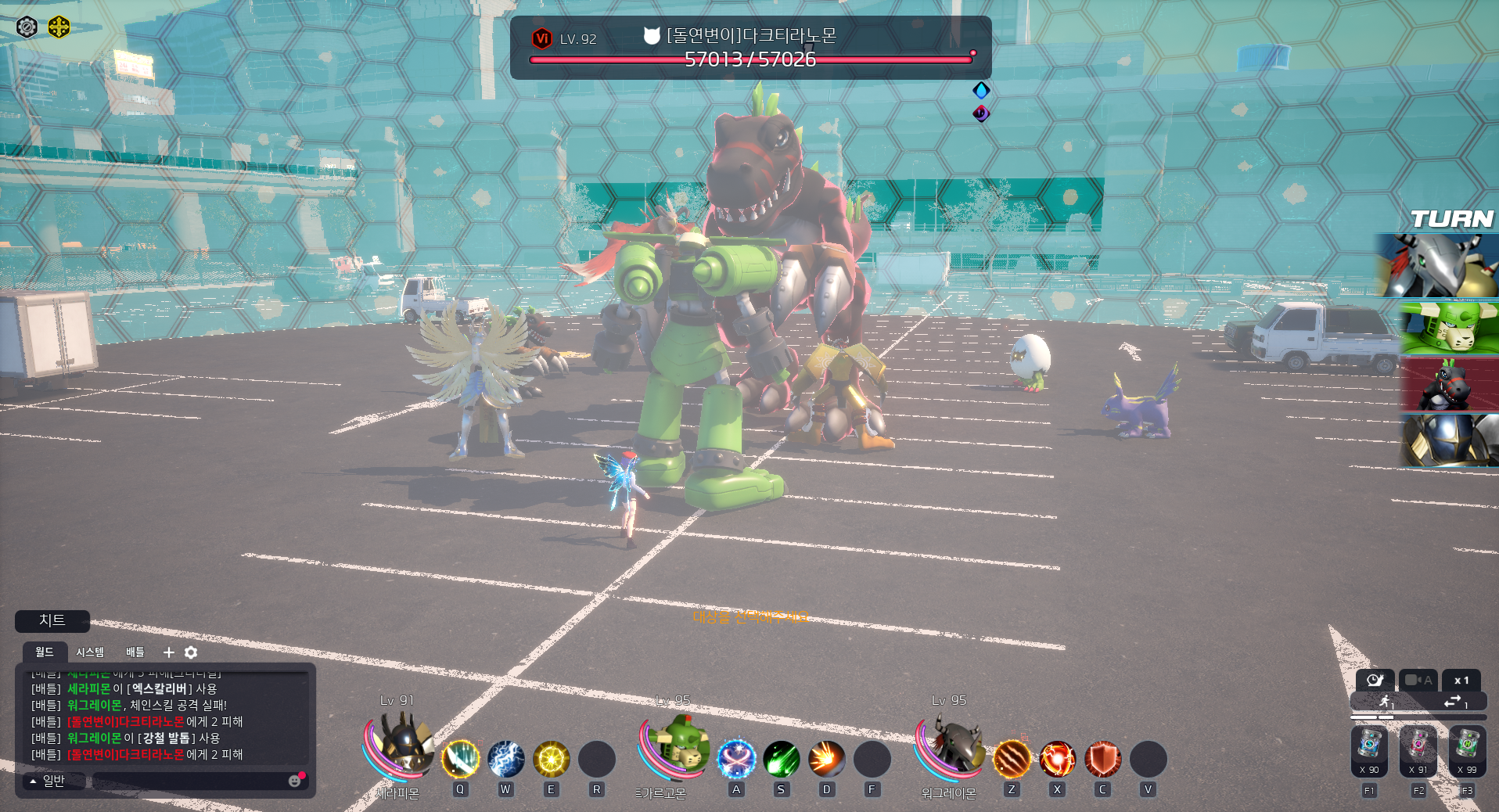1499x812 pixels.
Task: Toggle the auto camera button
Action: [x=1418, y=681]
